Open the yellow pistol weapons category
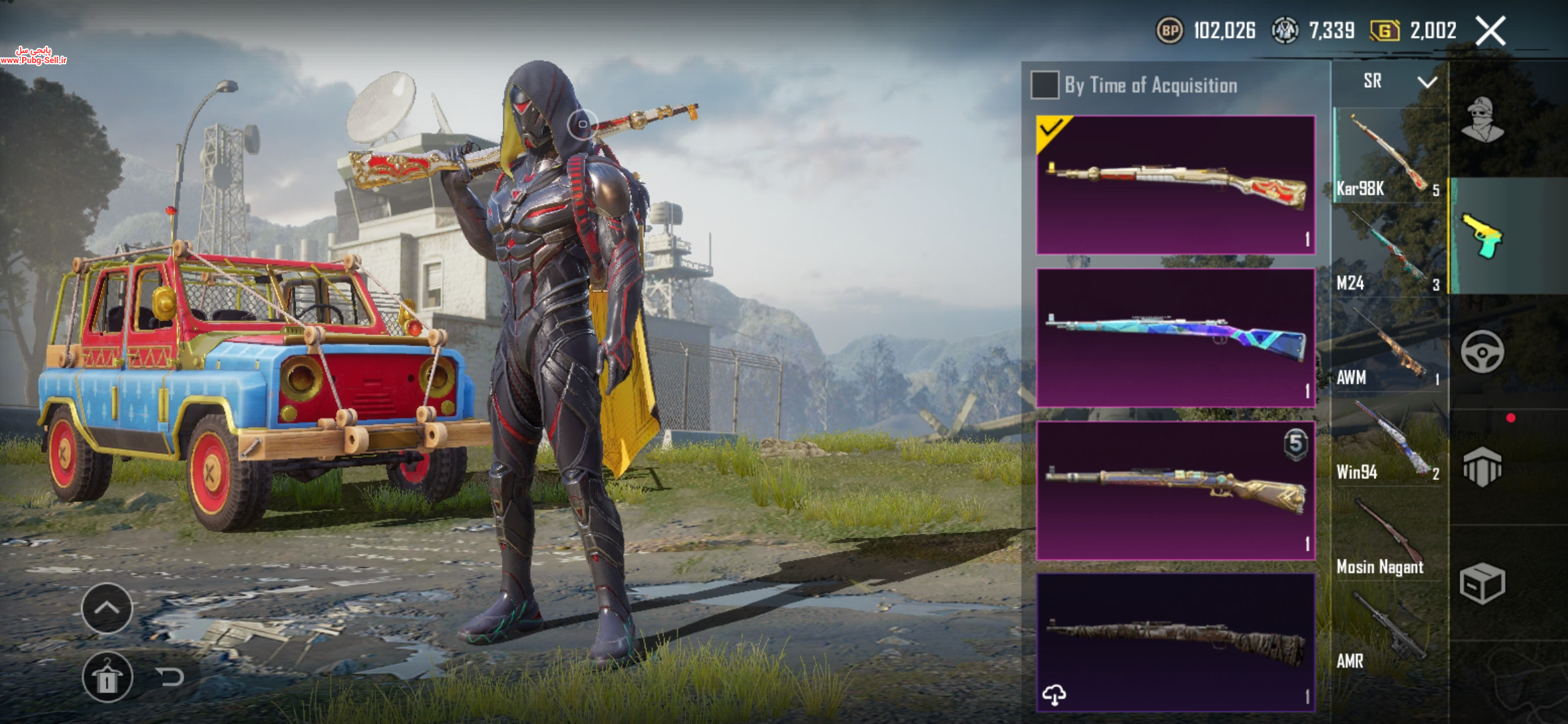The height and width of the screenshot is (724, 1568). 1482,236
